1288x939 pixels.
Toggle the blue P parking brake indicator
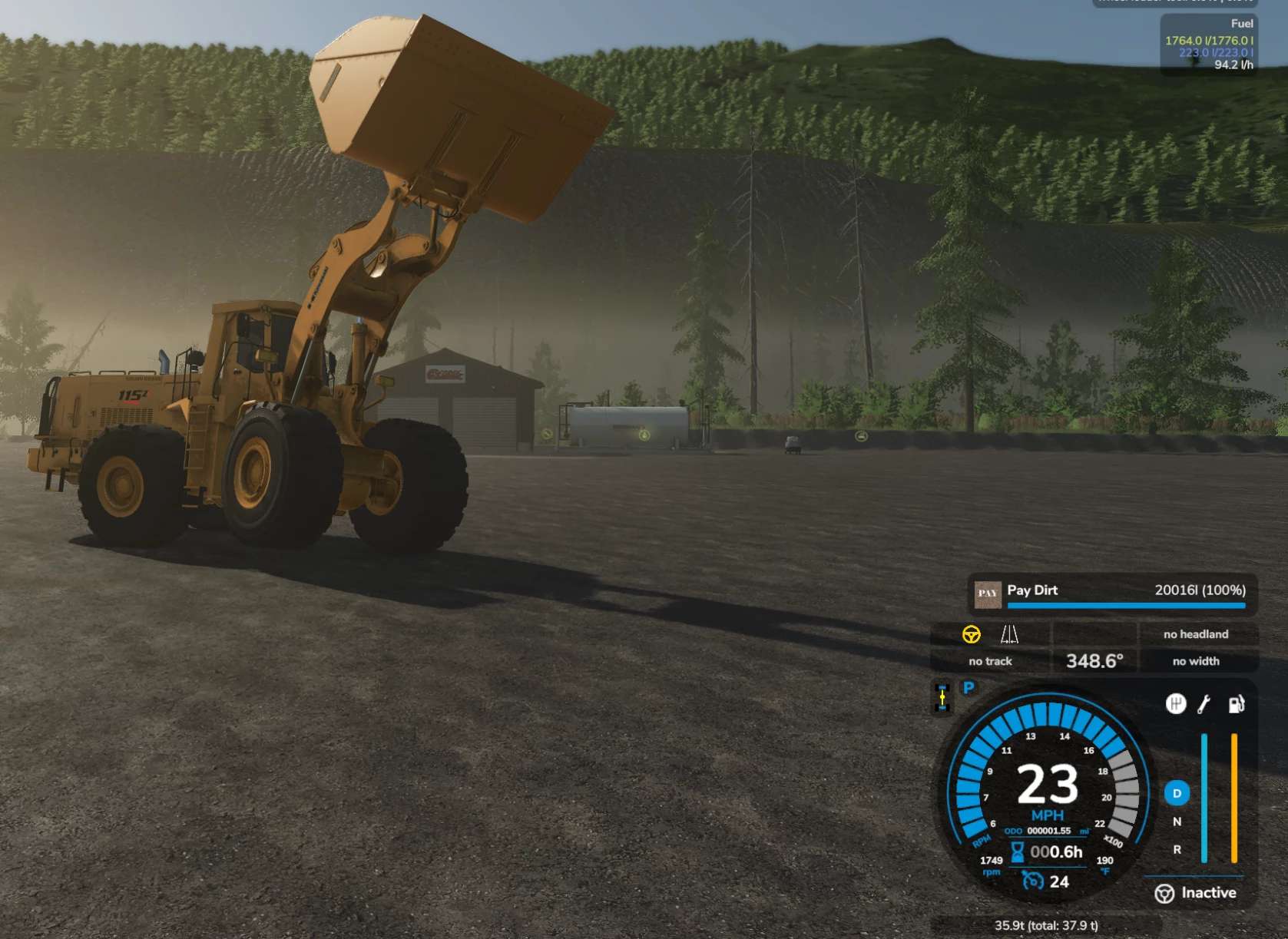[x=969, y=688]
